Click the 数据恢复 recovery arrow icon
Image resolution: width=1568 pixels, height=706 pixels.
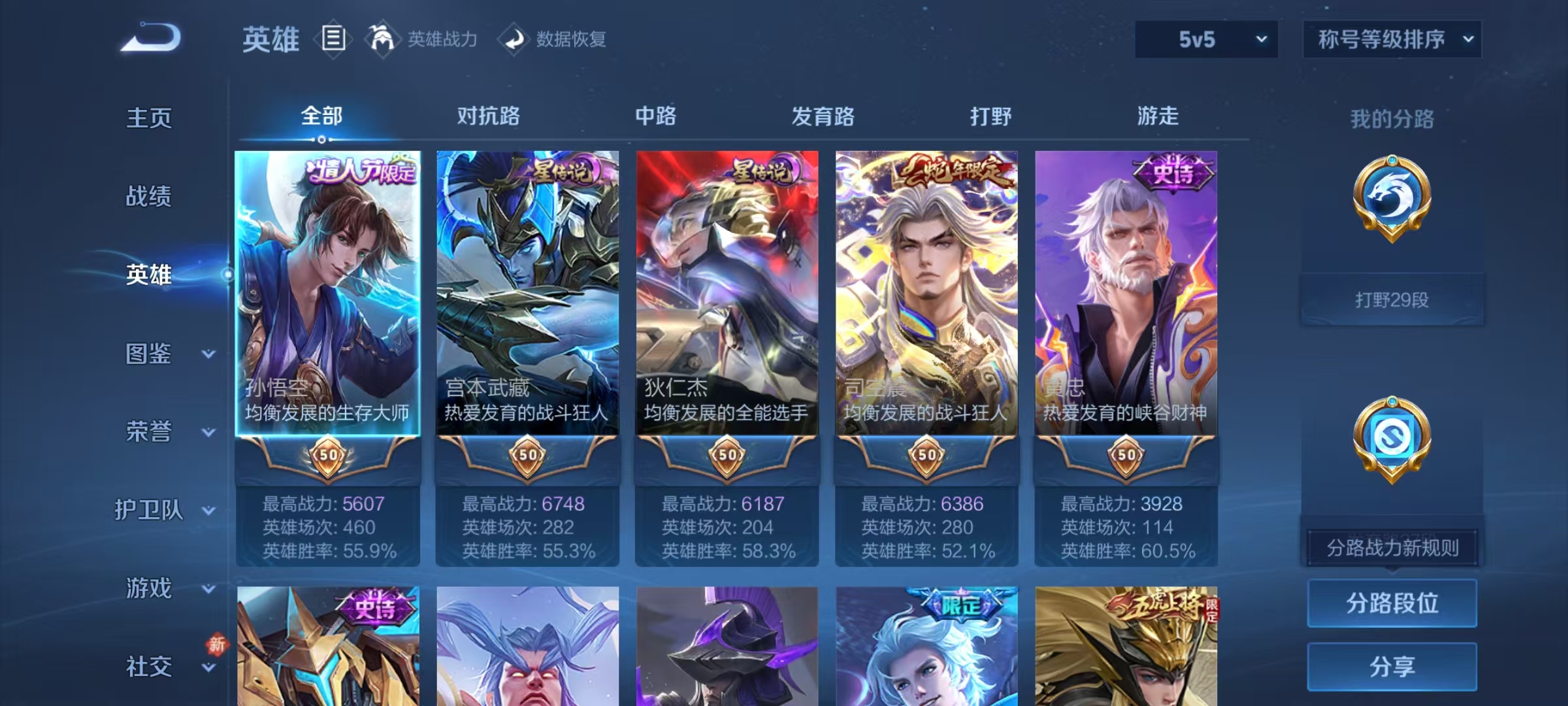coord(514,39)
